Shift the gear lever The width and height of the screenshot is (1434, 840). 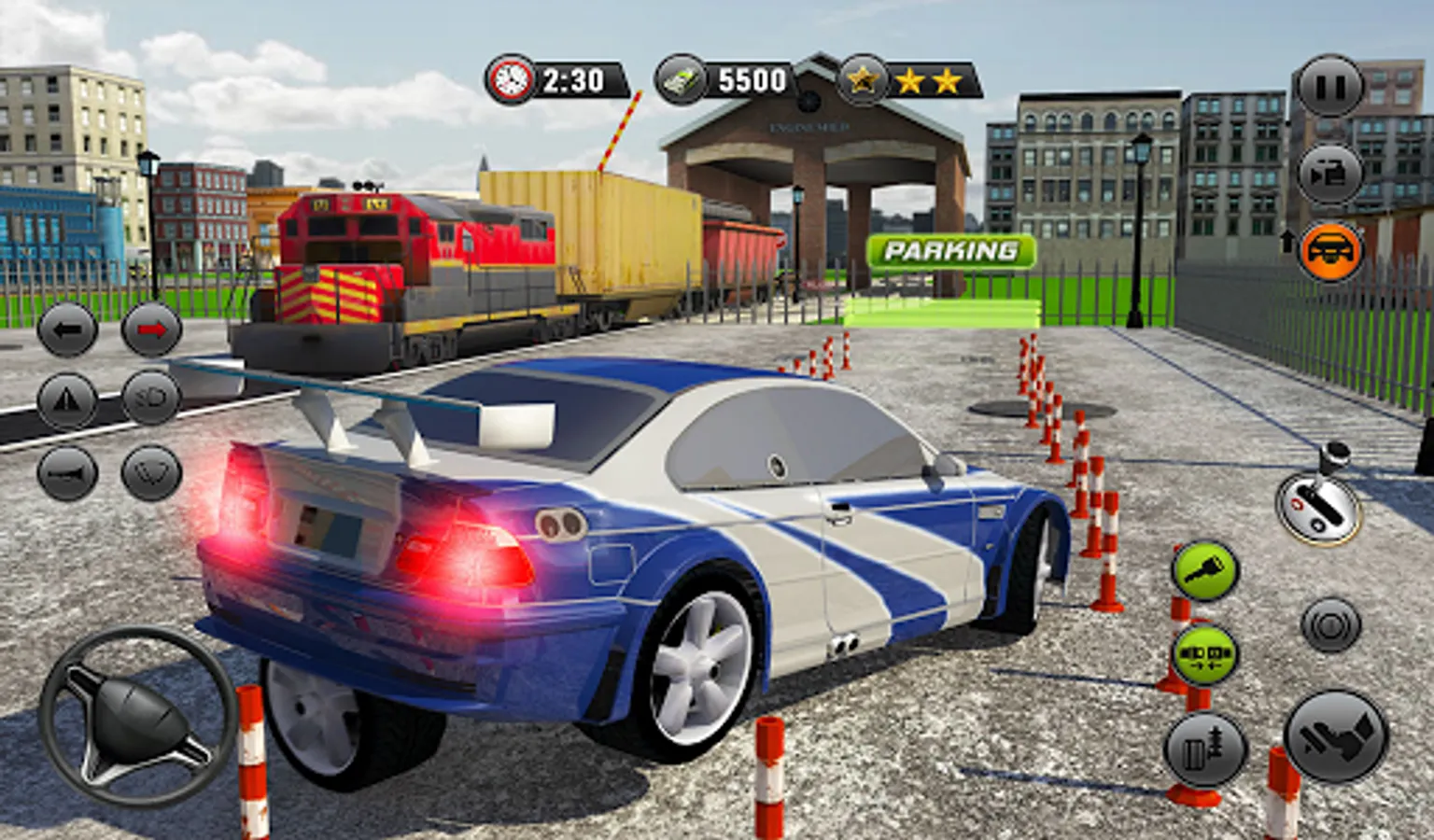1317,505
